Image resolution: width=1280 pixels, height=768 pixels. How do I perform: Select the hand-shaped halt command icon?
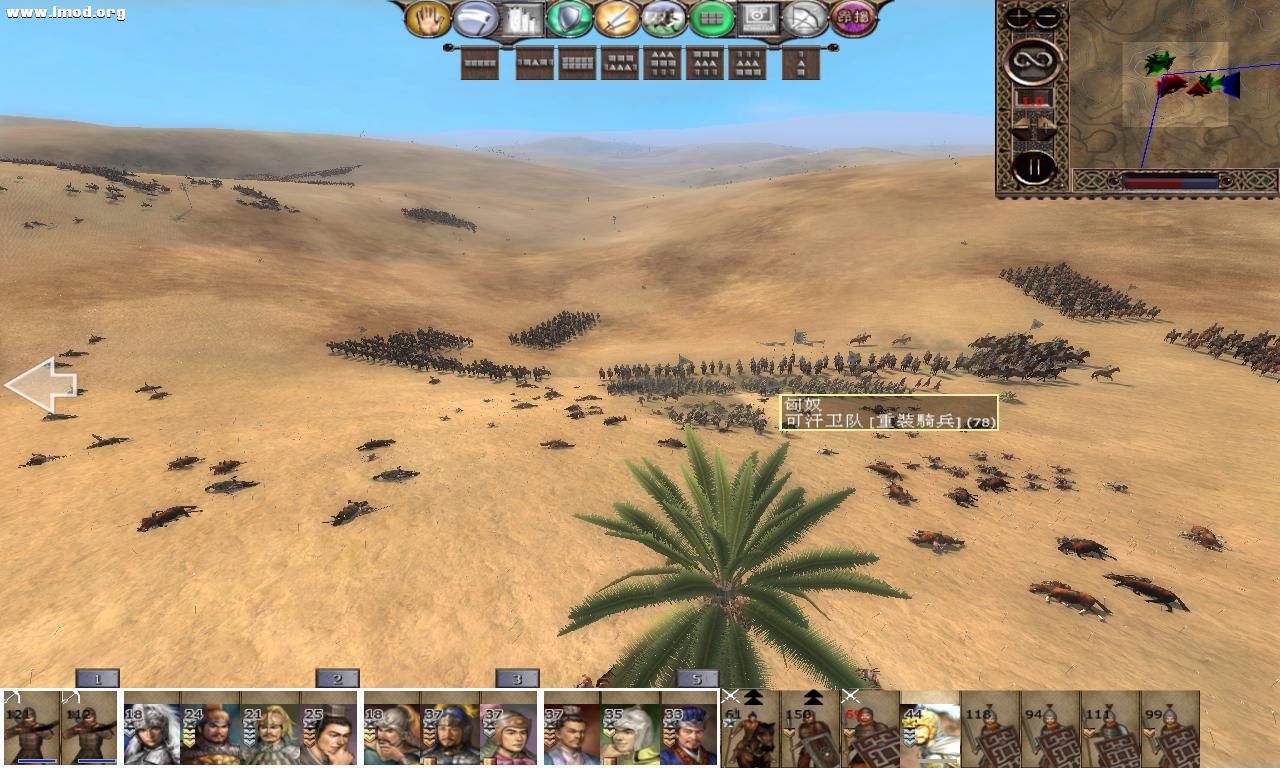[x=427, y=18]
